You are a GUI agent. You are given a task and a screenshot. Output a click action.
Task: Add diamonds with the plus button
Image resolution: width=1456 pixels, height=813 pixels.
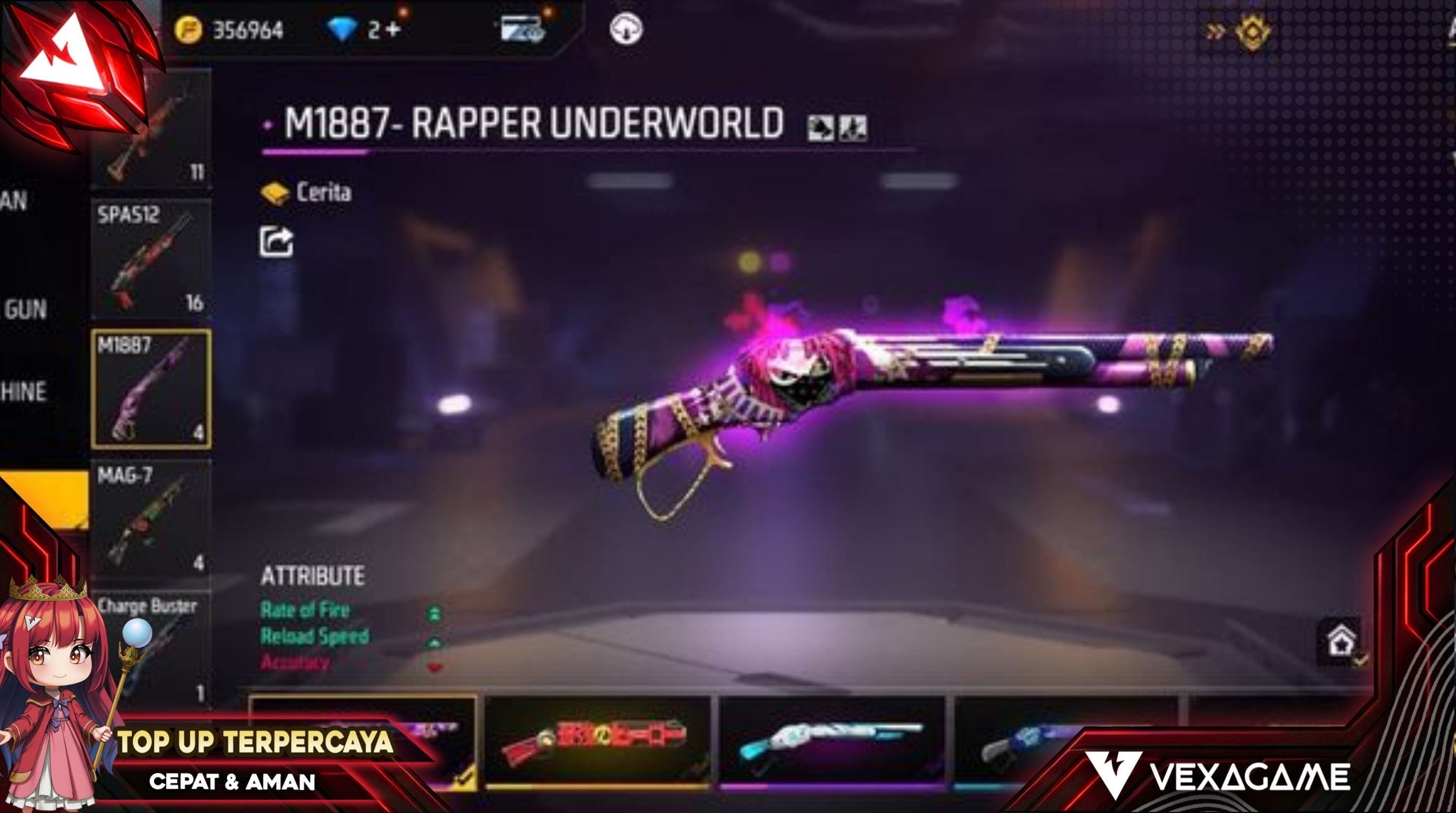[394, 30]
